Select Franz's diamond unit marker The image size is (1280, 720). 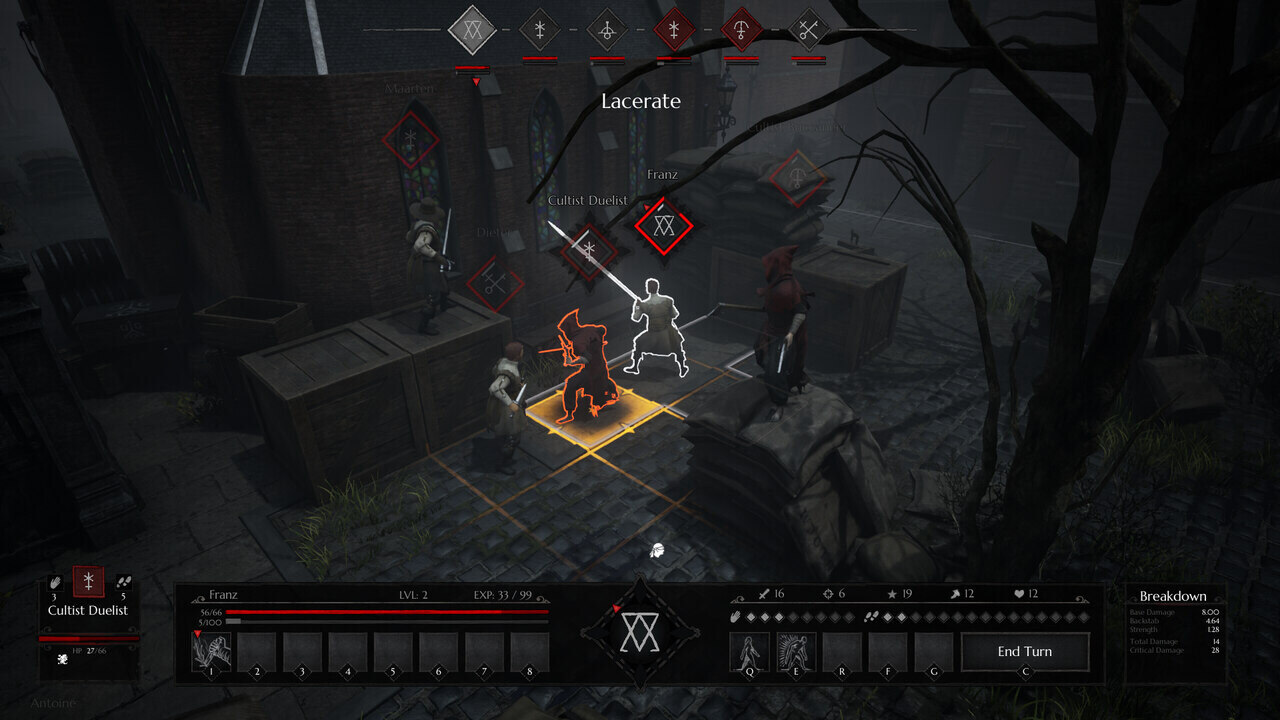pos(661,226)
